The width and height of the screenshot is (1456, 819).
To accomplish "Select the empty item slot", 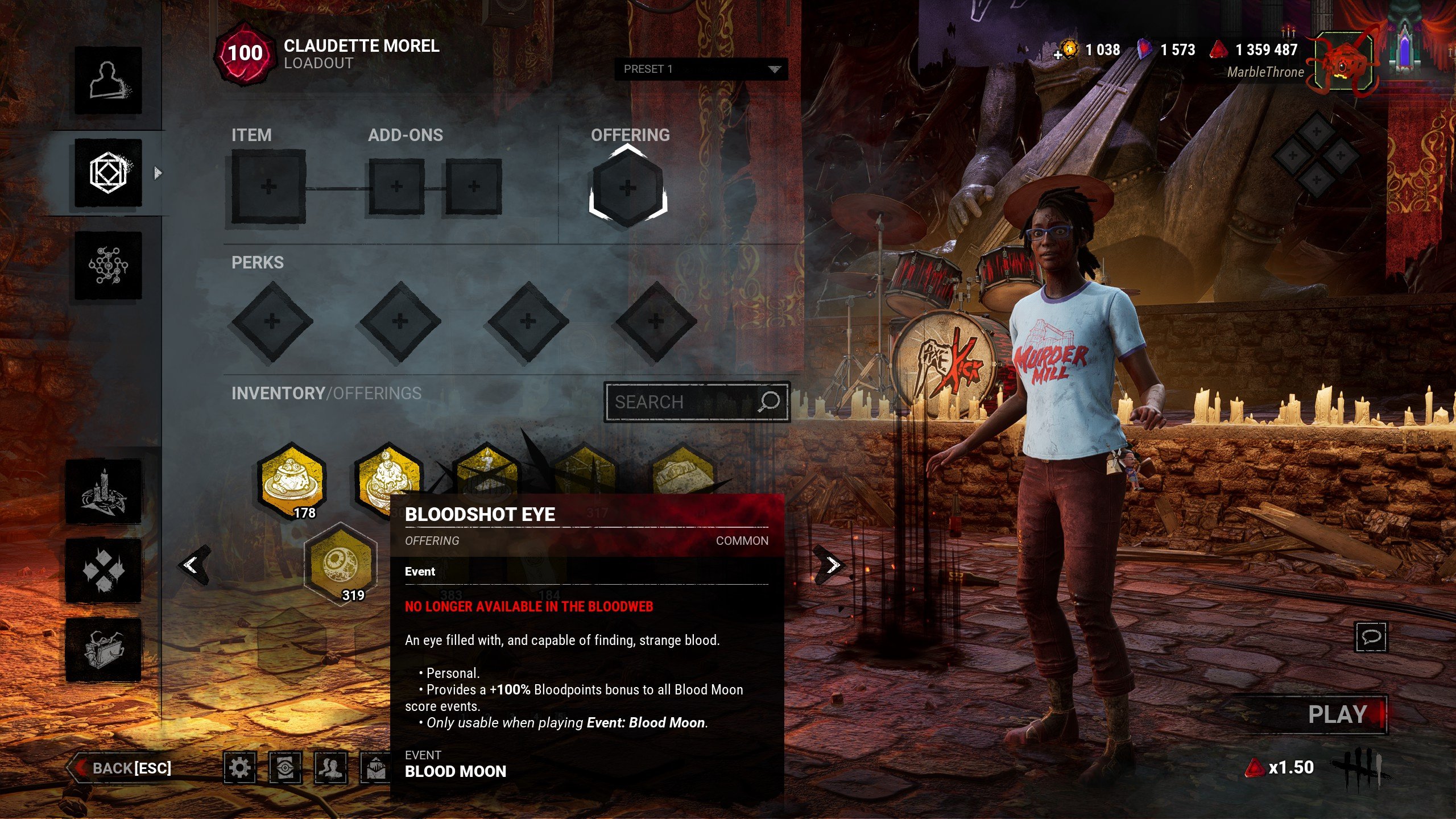I will tap(268, 187).
